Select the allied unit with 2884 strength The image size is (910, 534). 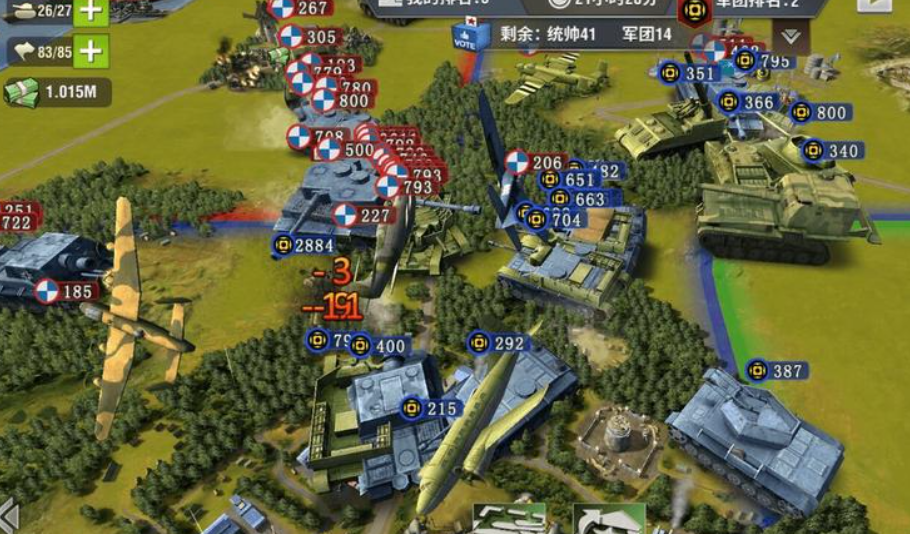tap(304, 244)
